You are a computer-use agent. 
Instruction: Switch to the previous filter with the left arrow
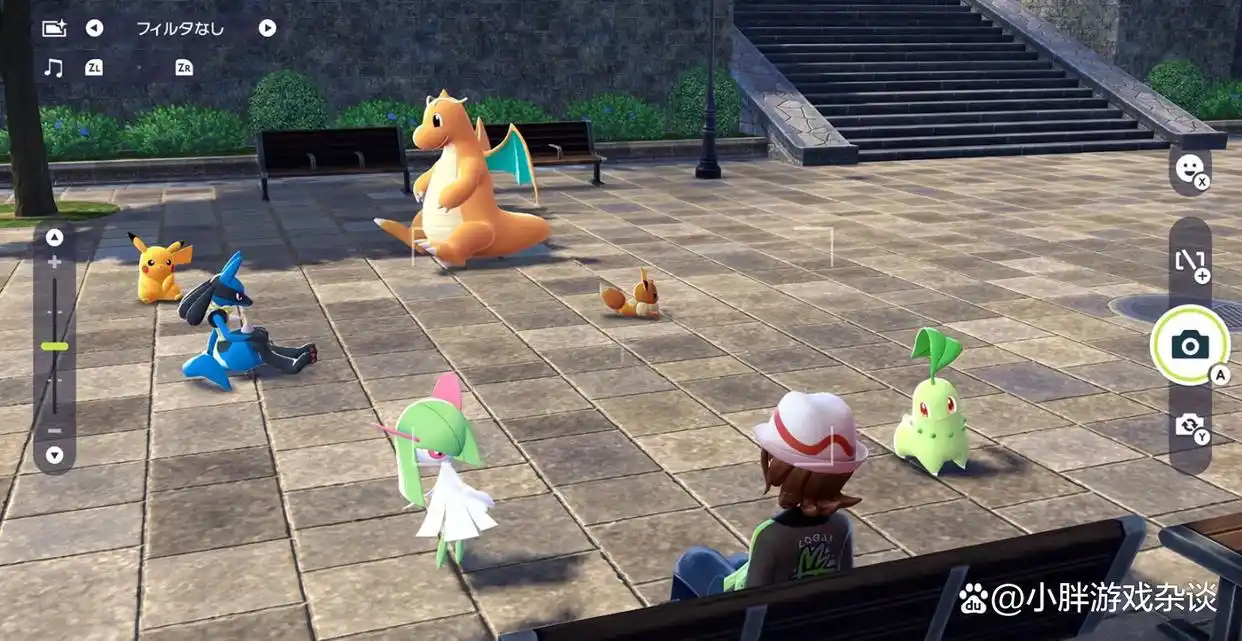(x=94, y=28)
